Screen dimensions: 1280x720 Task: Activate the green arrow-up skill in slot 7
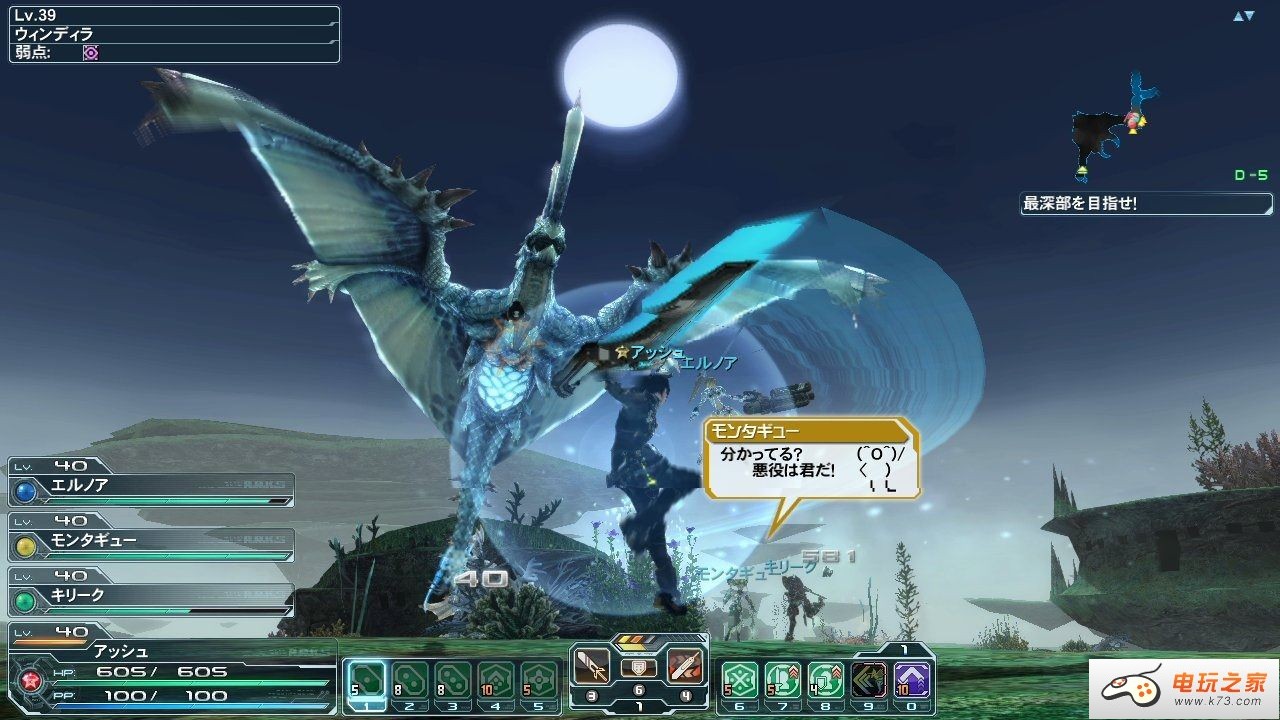pos(783,680)
